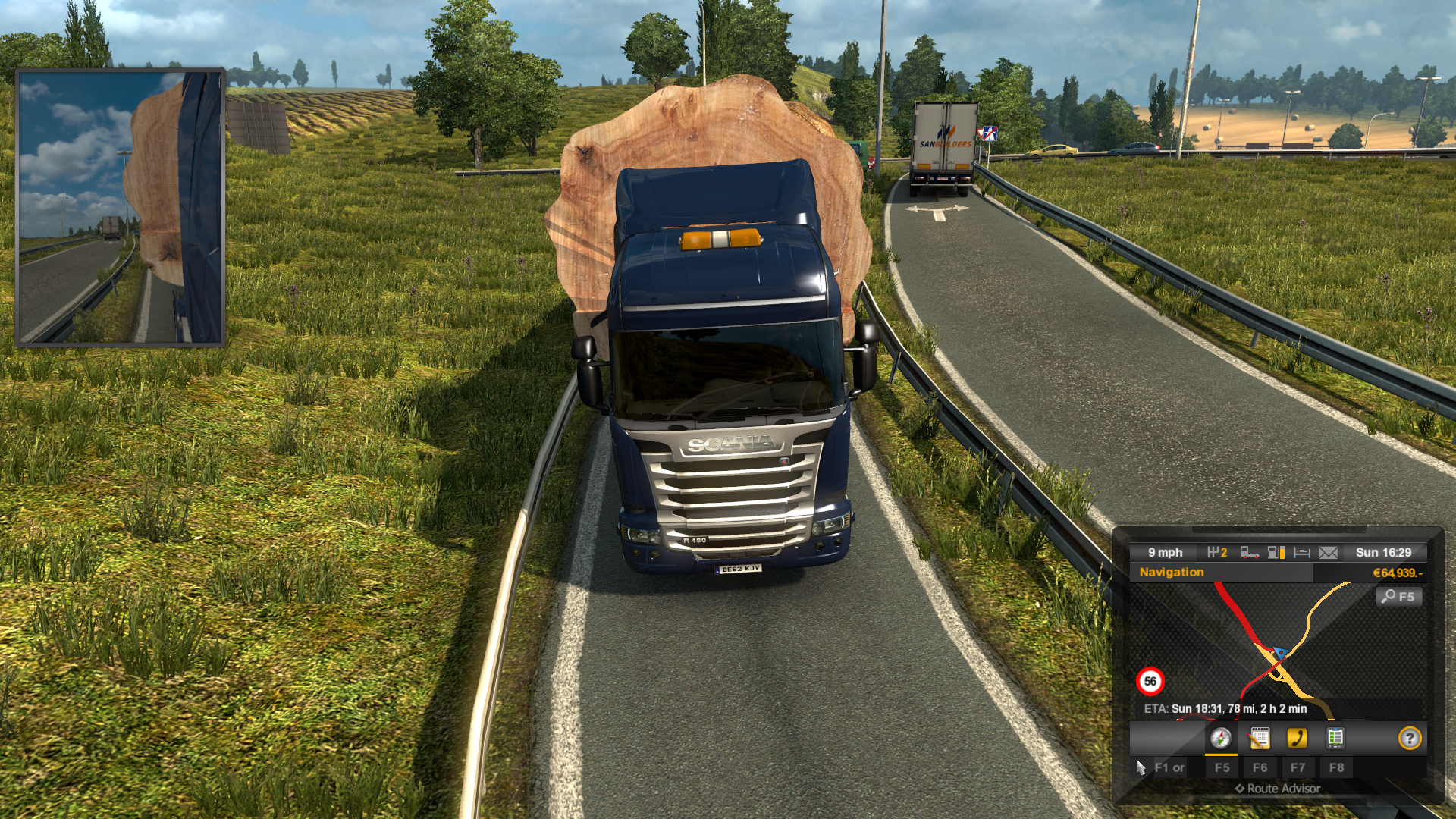Switch to the calendar job info tab
This screenshot has width=1456, height=819.
[x=1260, y=738]
